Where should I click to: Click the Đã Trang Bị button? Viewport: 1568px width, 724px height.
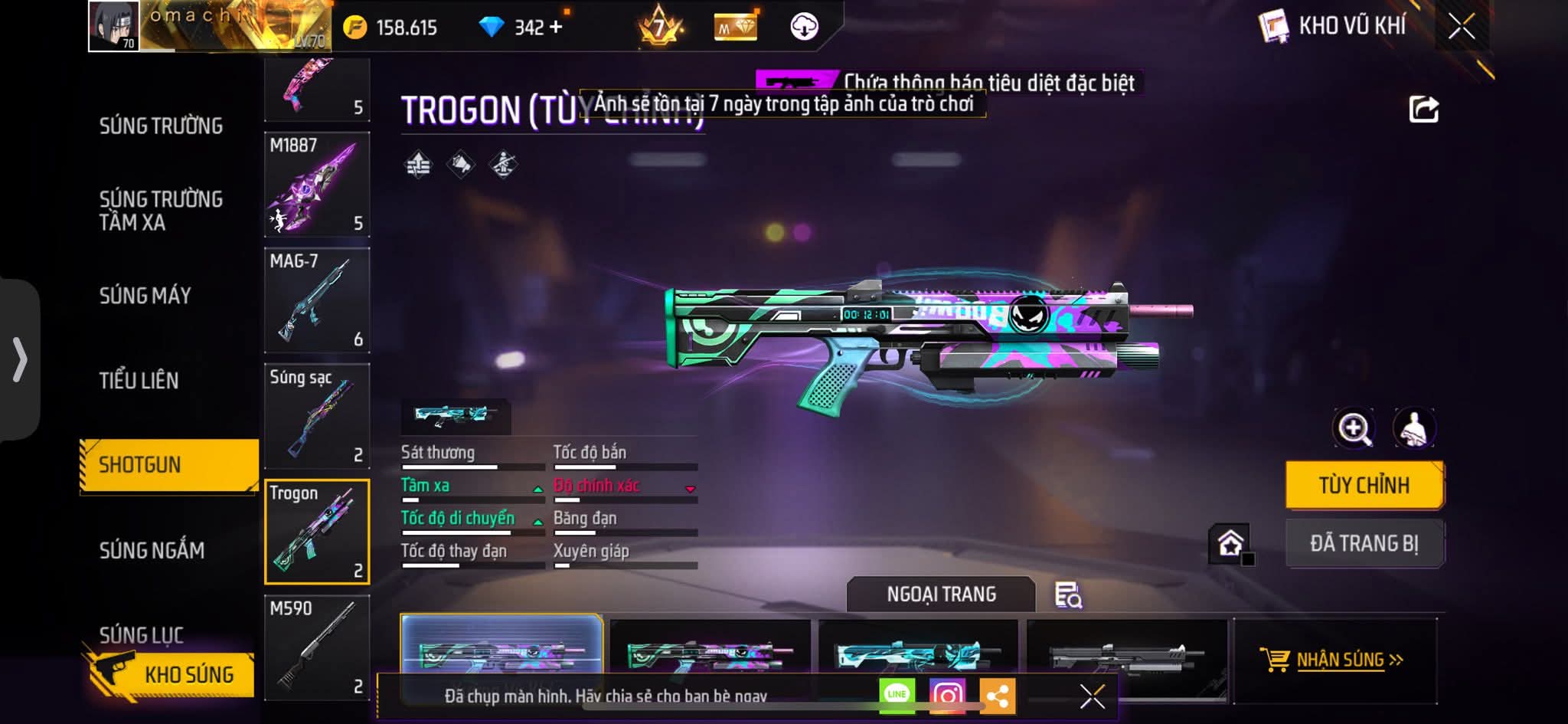coord(1364,543)
